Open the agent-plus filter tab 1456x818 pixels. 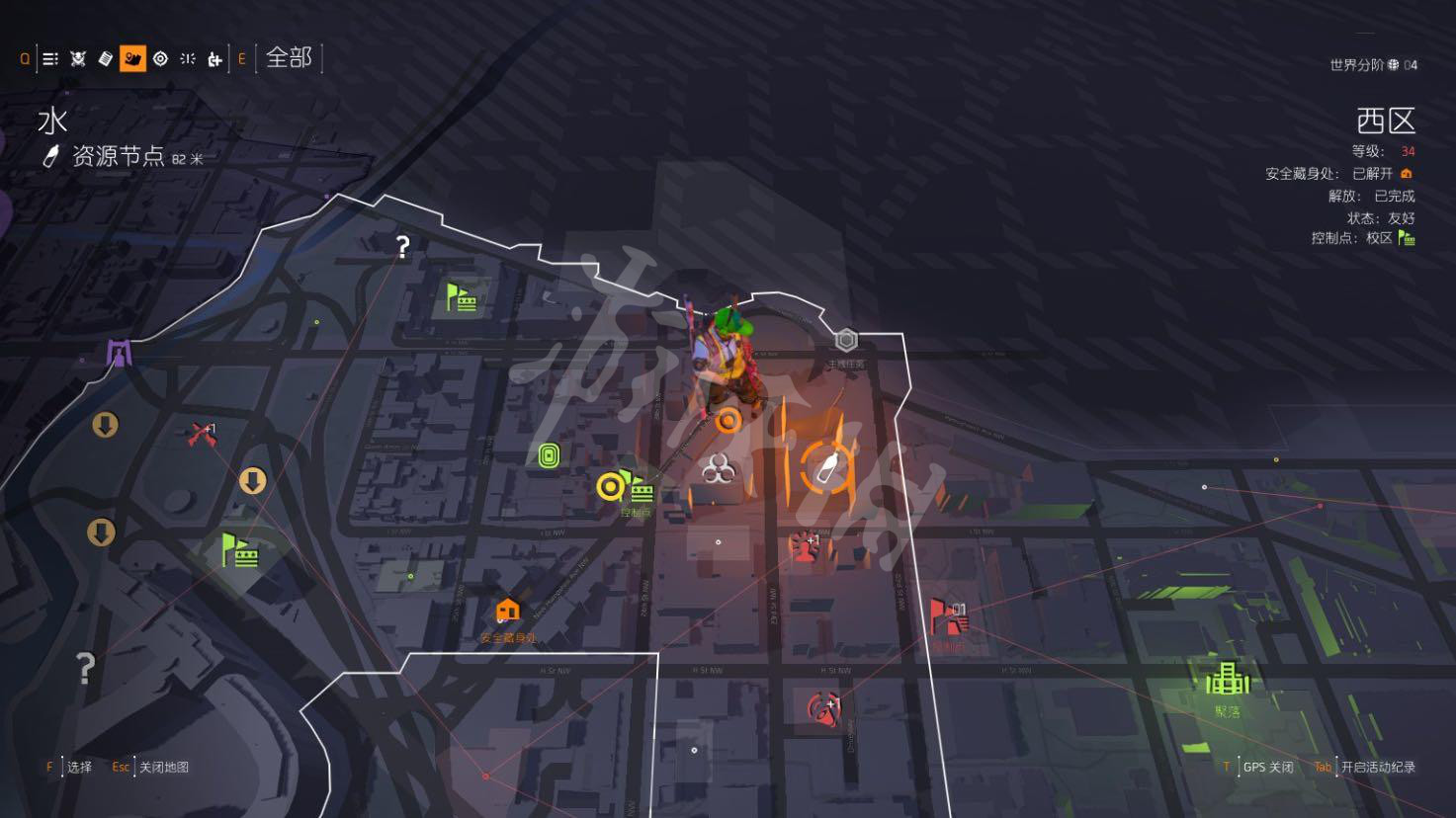click(214, 59)
